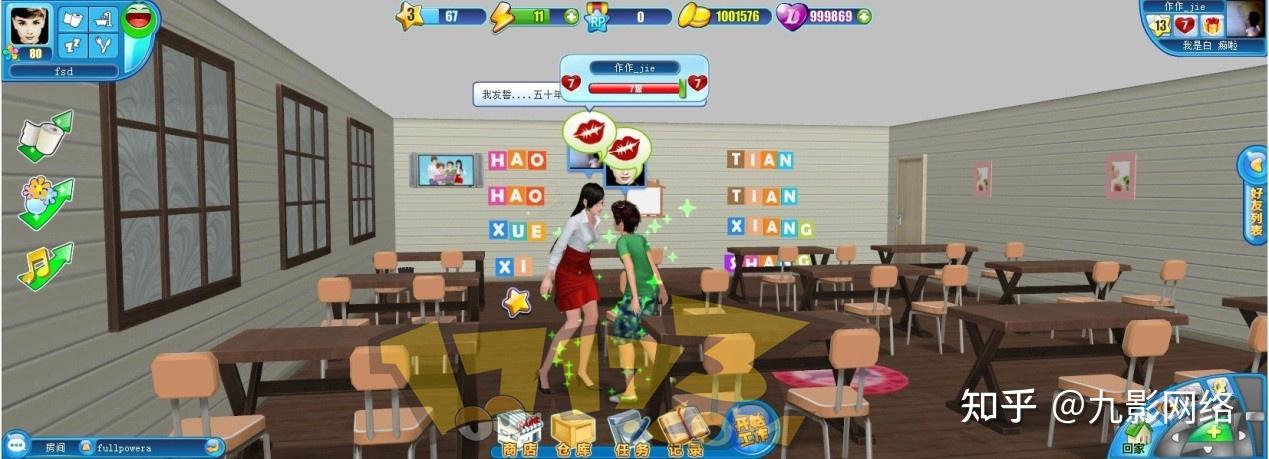Click the gift box icon in 作作_jie panel
Image resolution: width=1269 pixels, height=459 pixels.
click(1212, 25)
